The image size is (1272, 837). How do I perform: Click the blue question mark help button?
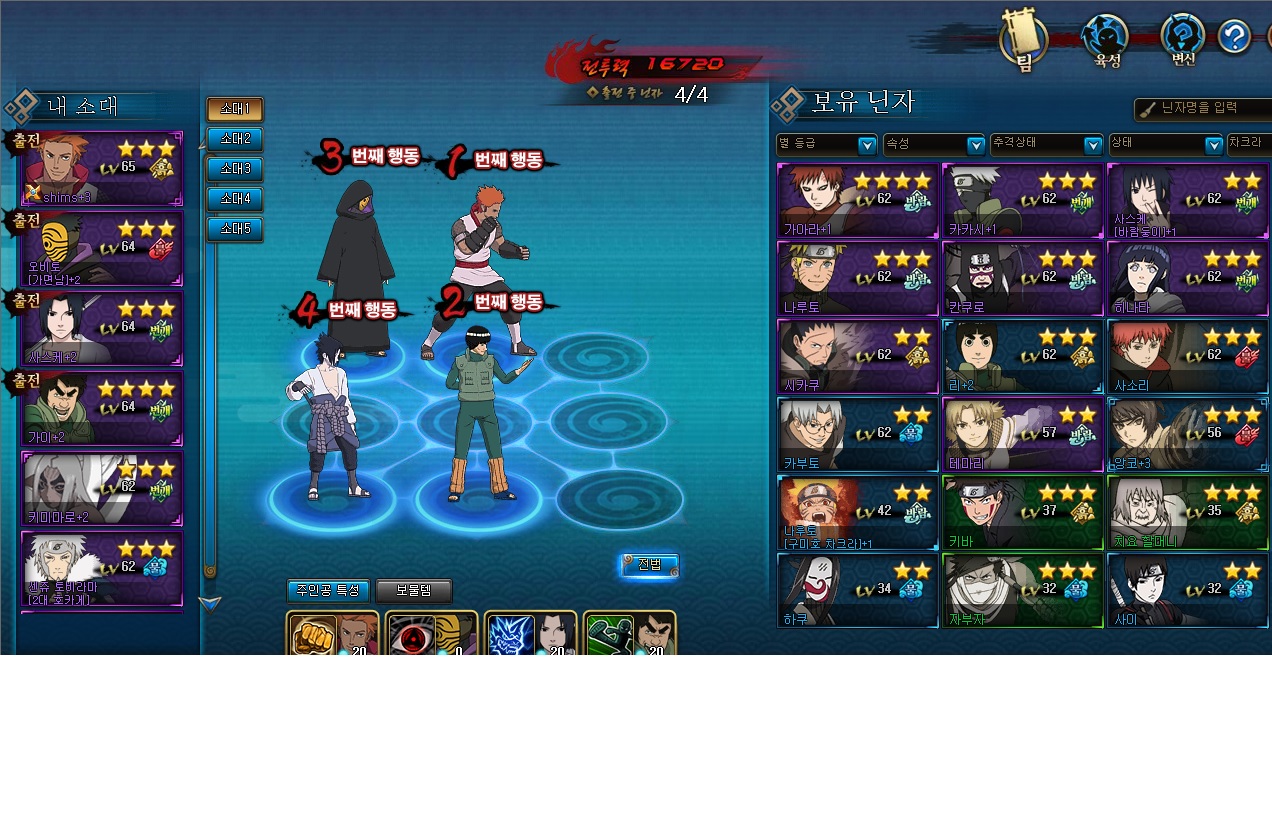click(1235, 38)
